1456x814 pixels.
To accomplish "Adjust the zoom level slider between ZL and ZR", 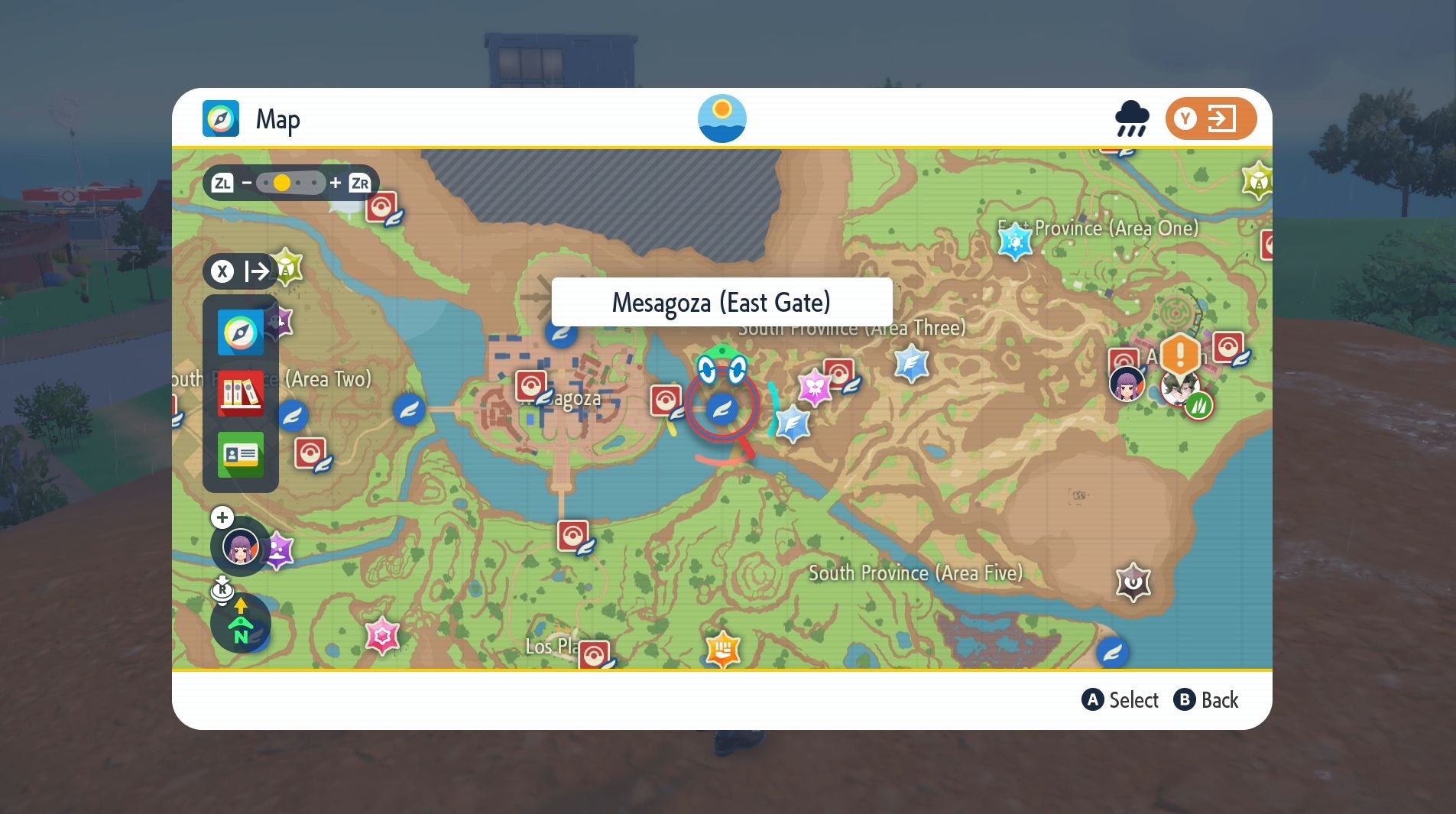I will click(283, 182).
